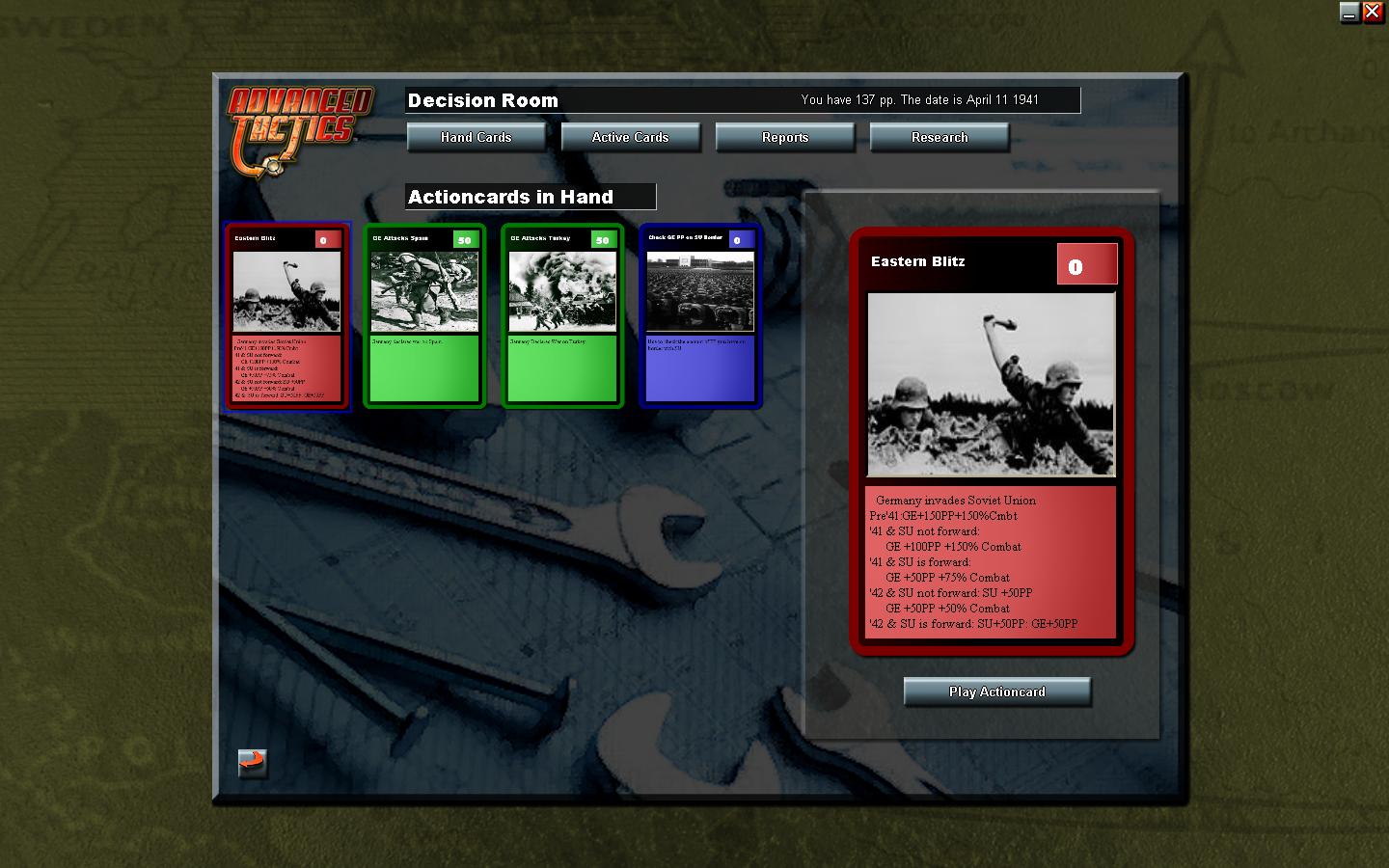The width and height of the screenshot is (1389, 868).
Task: Click the 0 badge in the Eastern Blitz preview
Action: point(1086,262)
